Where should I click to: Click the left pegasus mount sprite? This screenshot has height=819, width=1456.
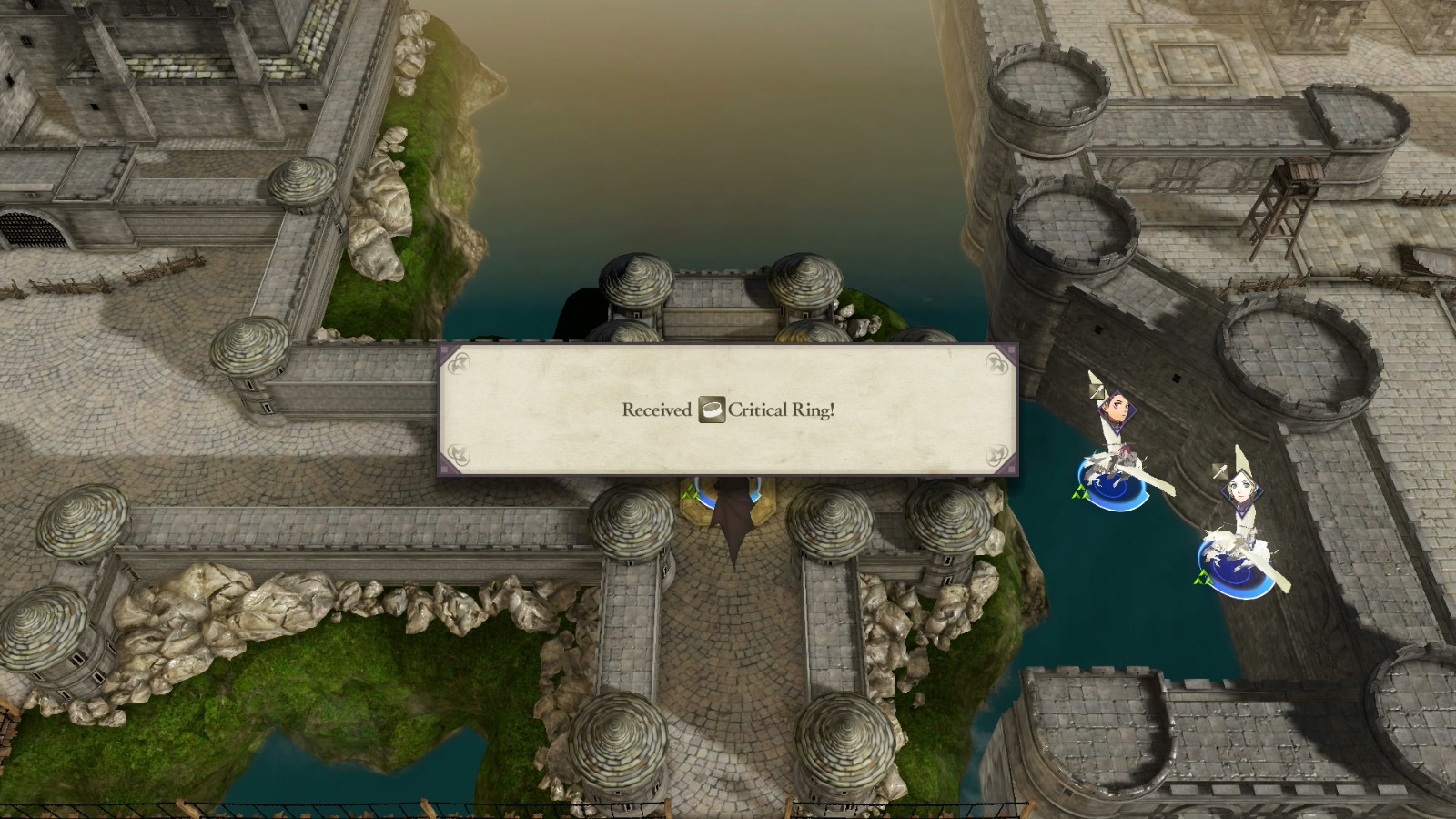tap(1112, 464)
